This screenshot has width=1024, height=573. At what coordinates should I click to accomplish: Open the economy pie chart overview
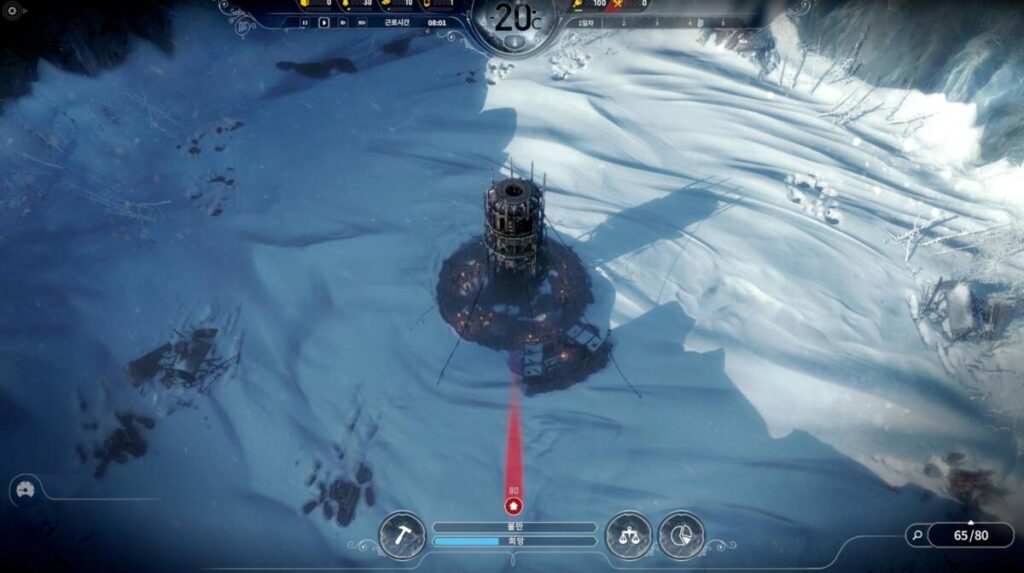[x=681, y=536]
